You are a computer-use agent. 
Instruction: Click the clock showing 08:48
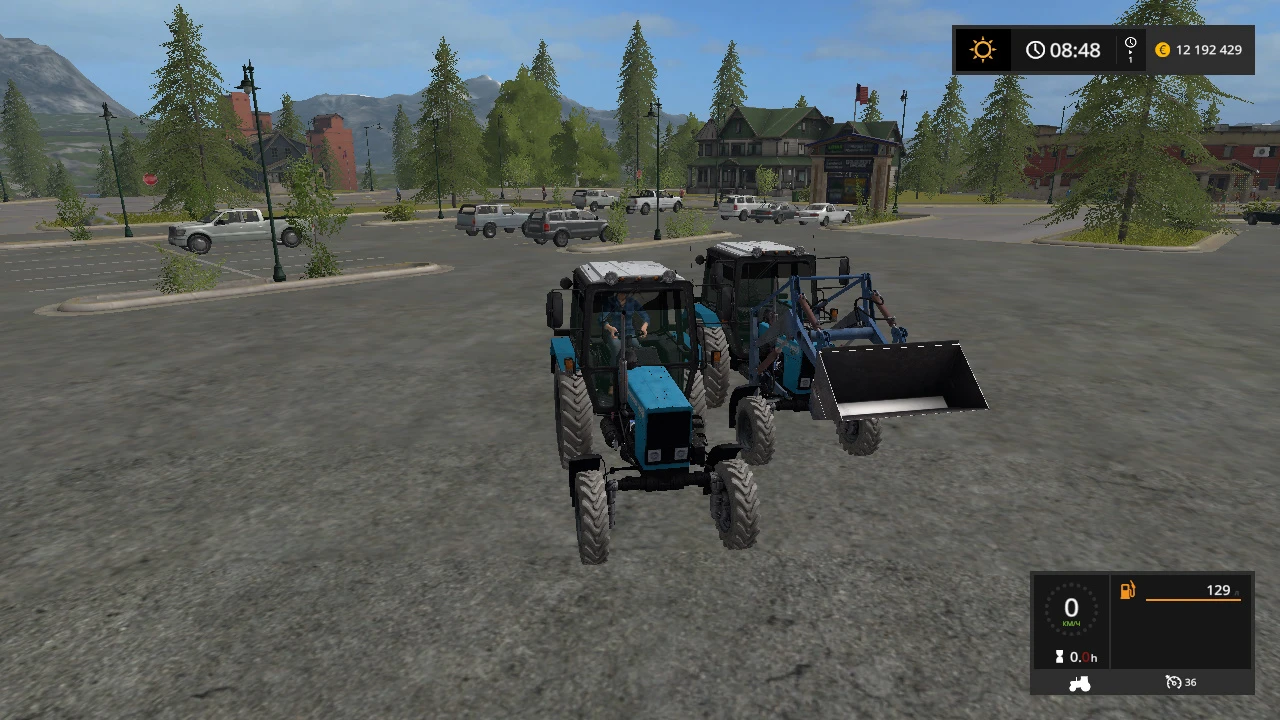pos(1066,49)
